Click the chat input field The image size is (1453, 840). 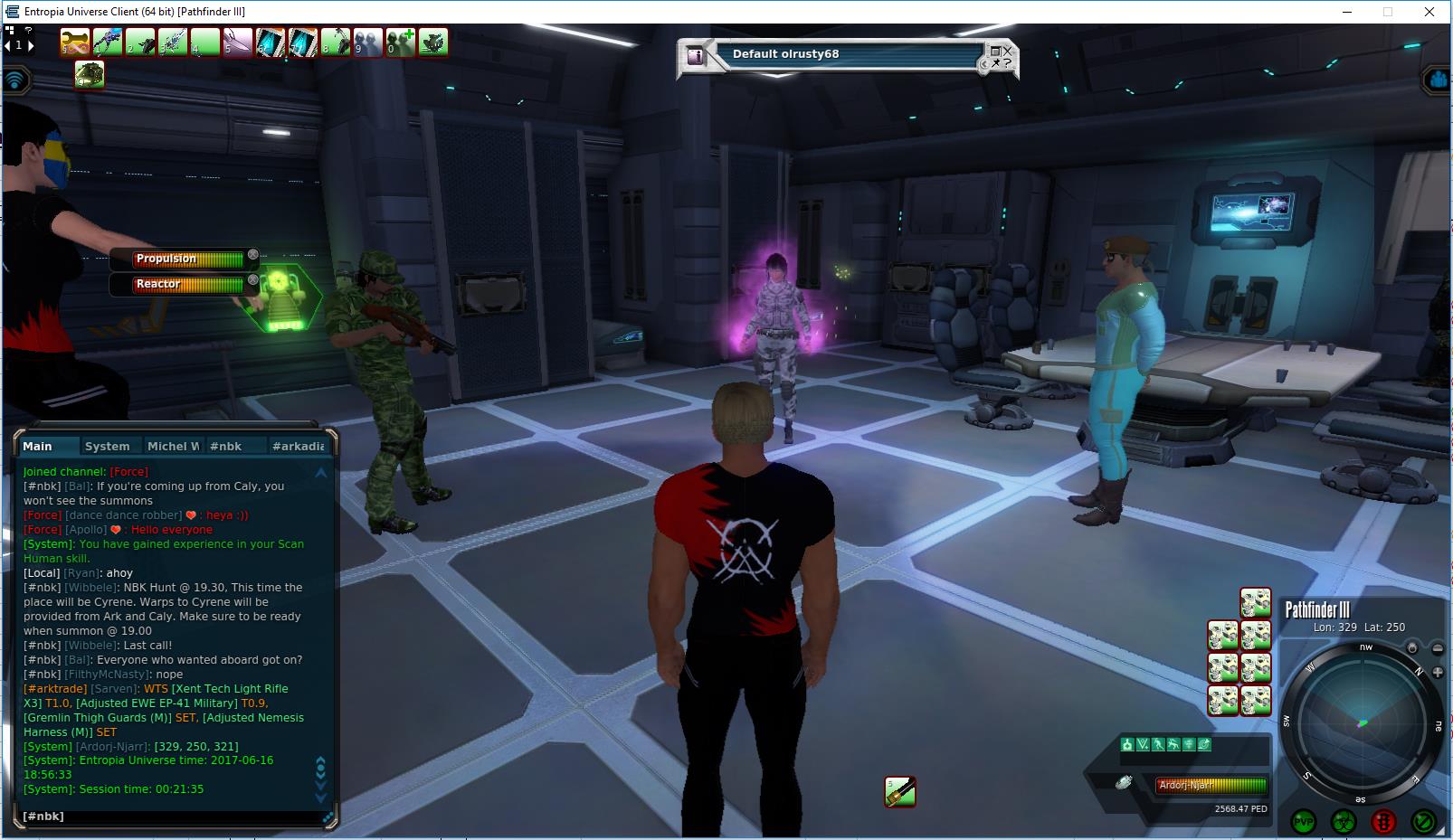[x=172, y=816]
